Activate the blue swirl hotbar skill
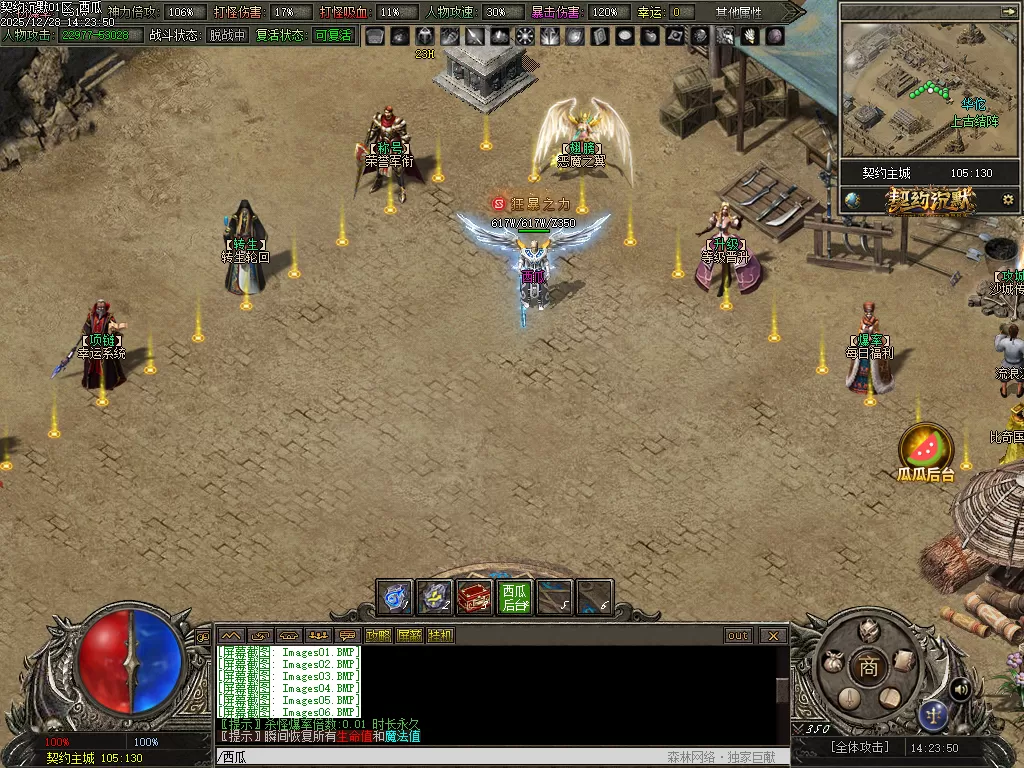The height and width of the screenshot is (768, 1024). click(x=395, y=598)
